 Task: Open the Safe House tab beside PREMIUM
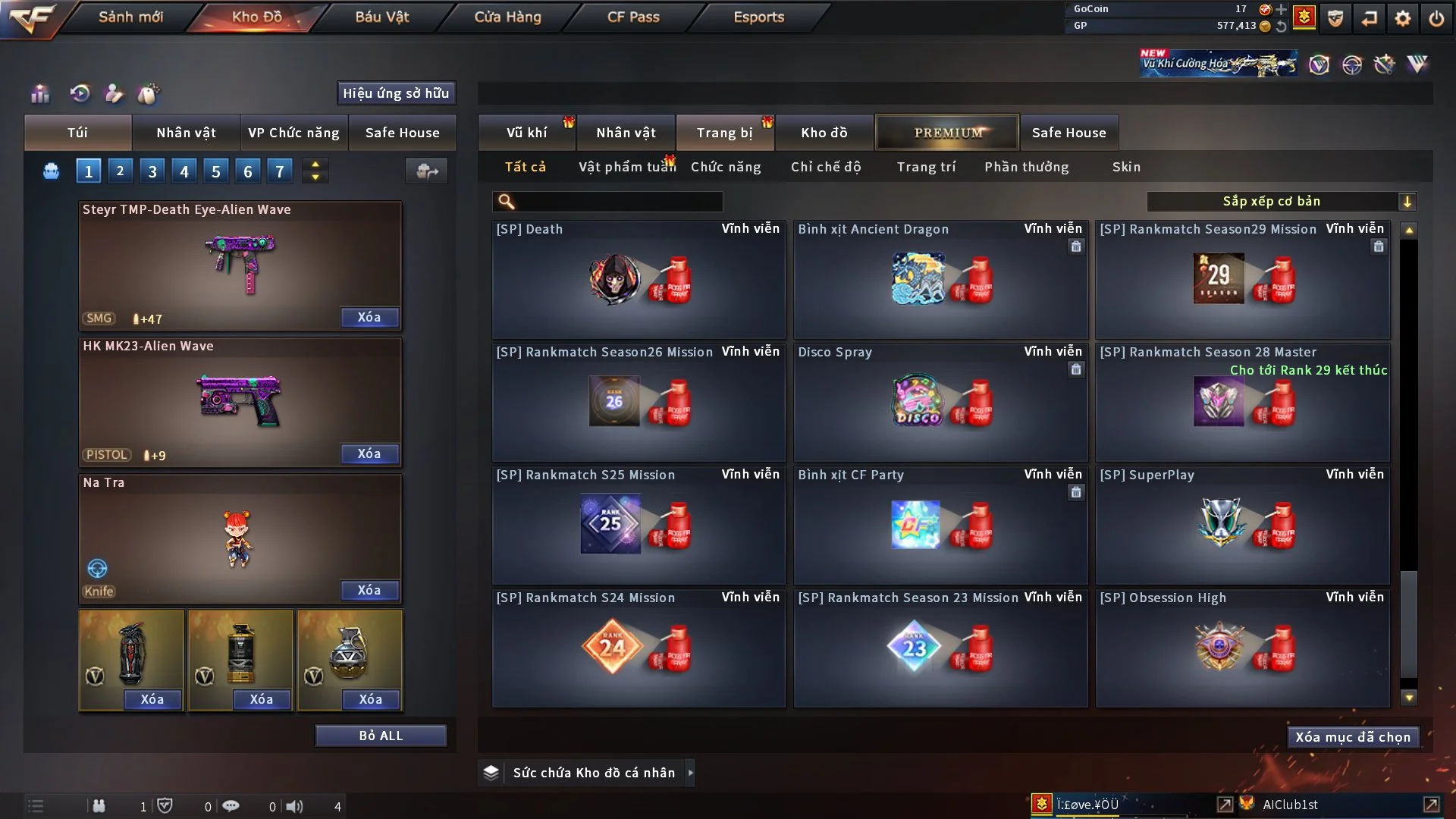pyautogui.click(x=1068, y=133)
